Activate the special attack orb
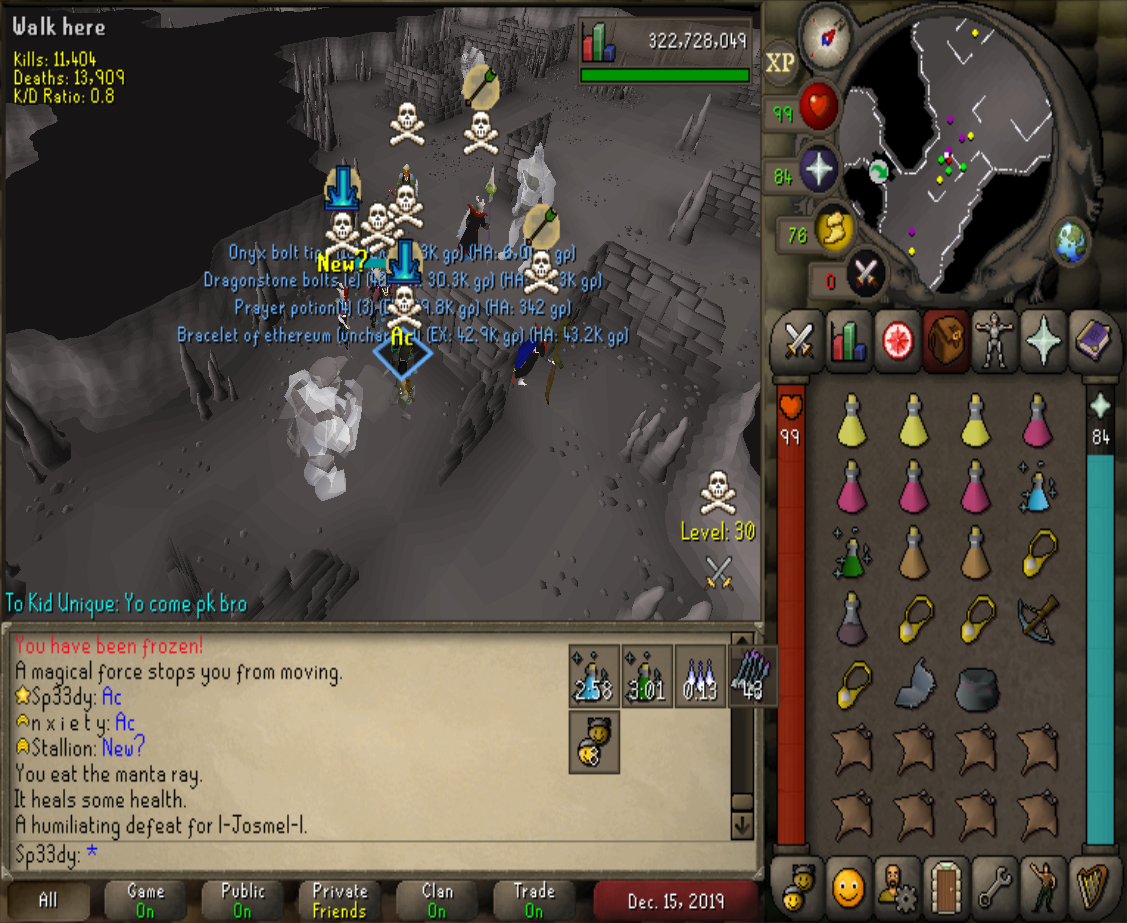Image resolution: width=1127 pixels, height=923 pixels. [862, 272]
